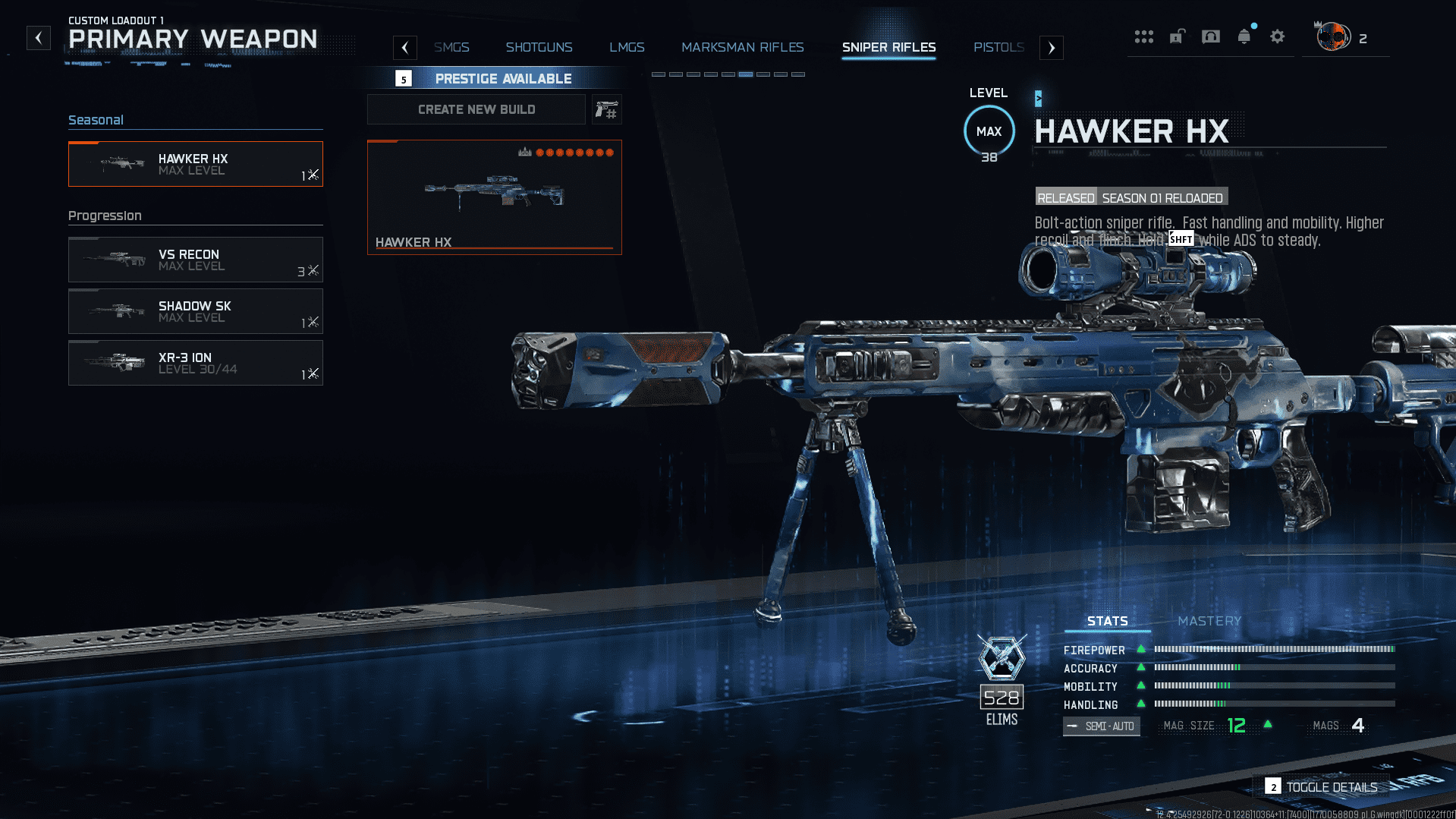1456x819 pixels.
Task: Switch to the Pistols tab
Action: point(998,47)
